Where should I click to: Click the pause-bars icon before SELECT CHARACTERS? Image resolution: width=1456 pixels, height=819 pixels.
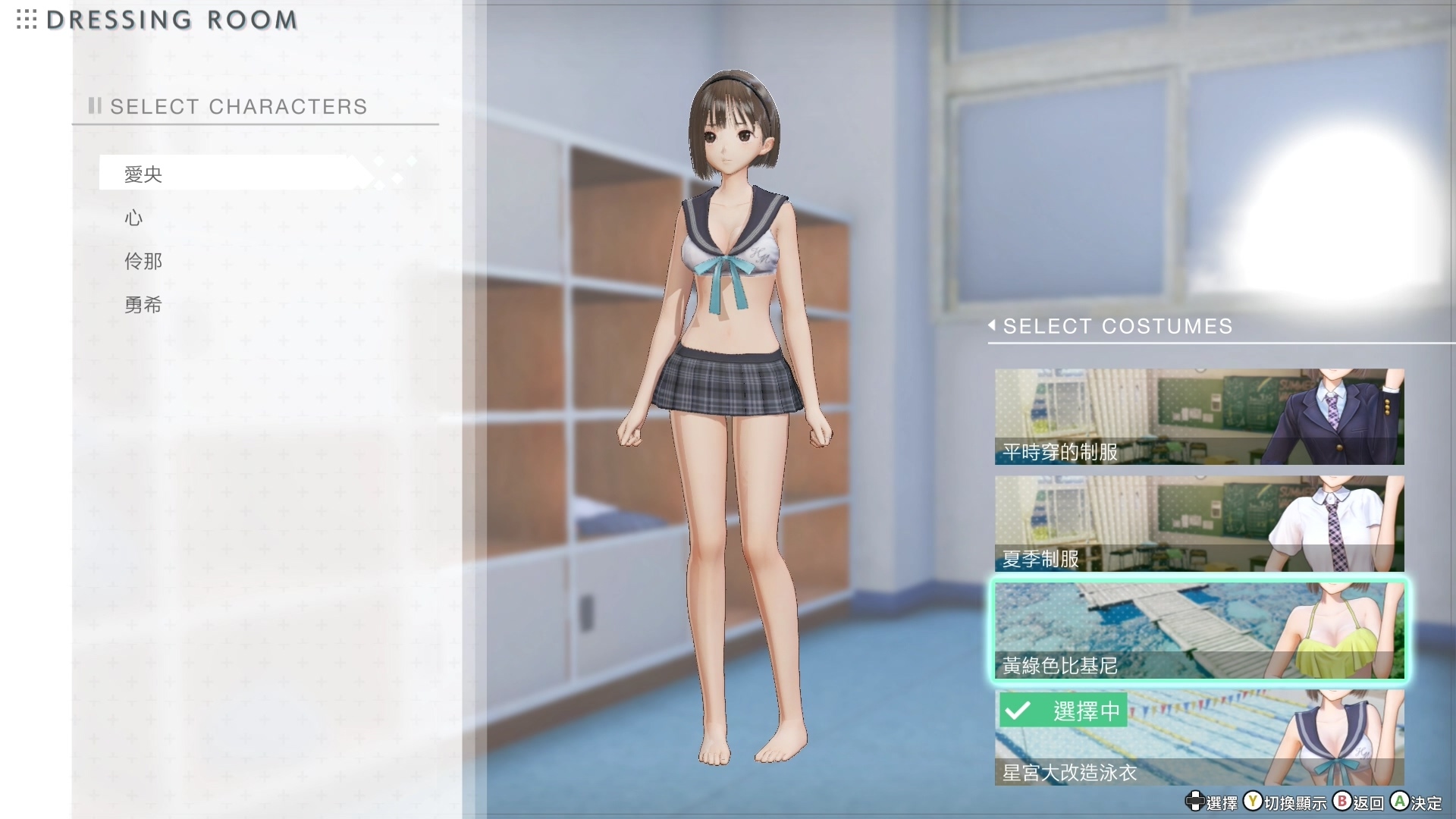94,106
